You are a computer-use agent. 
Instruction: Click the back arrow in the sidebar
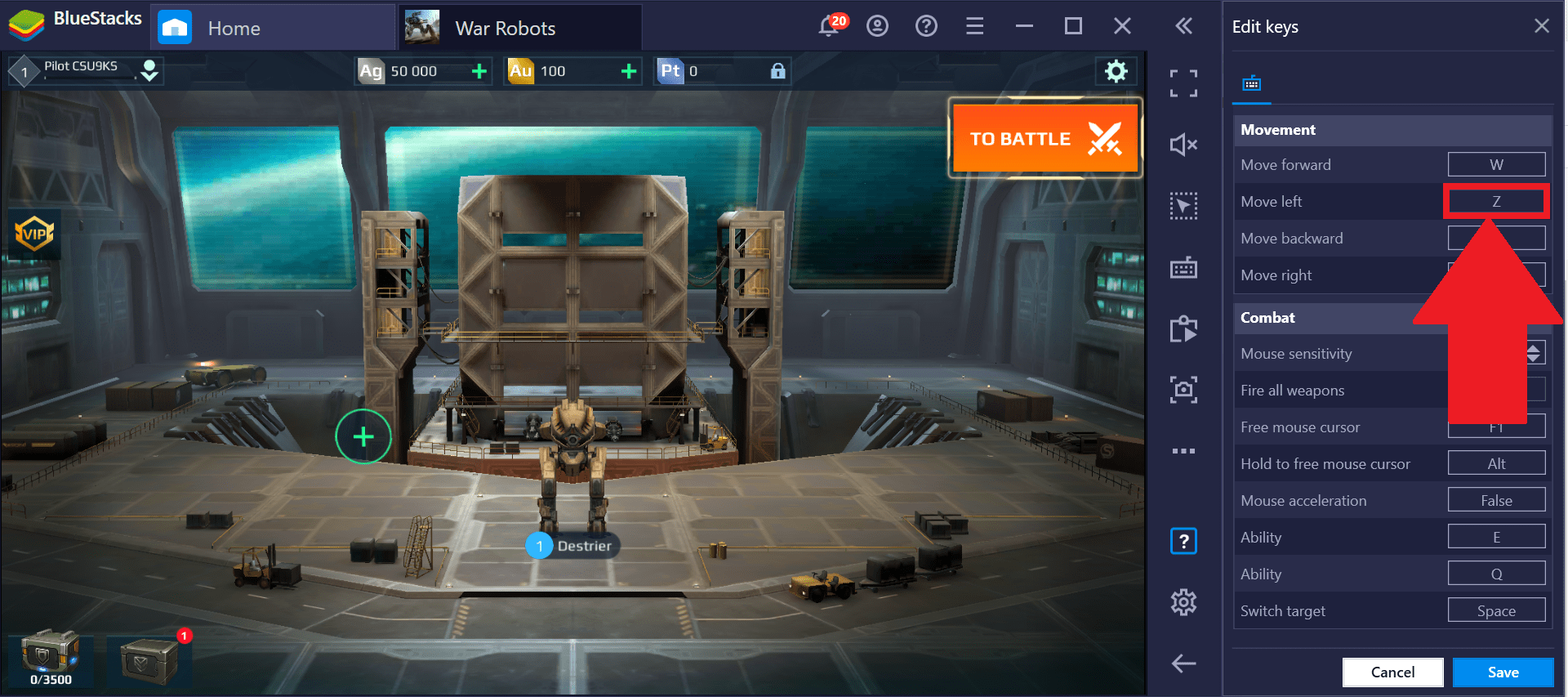tap(1183, 663)
